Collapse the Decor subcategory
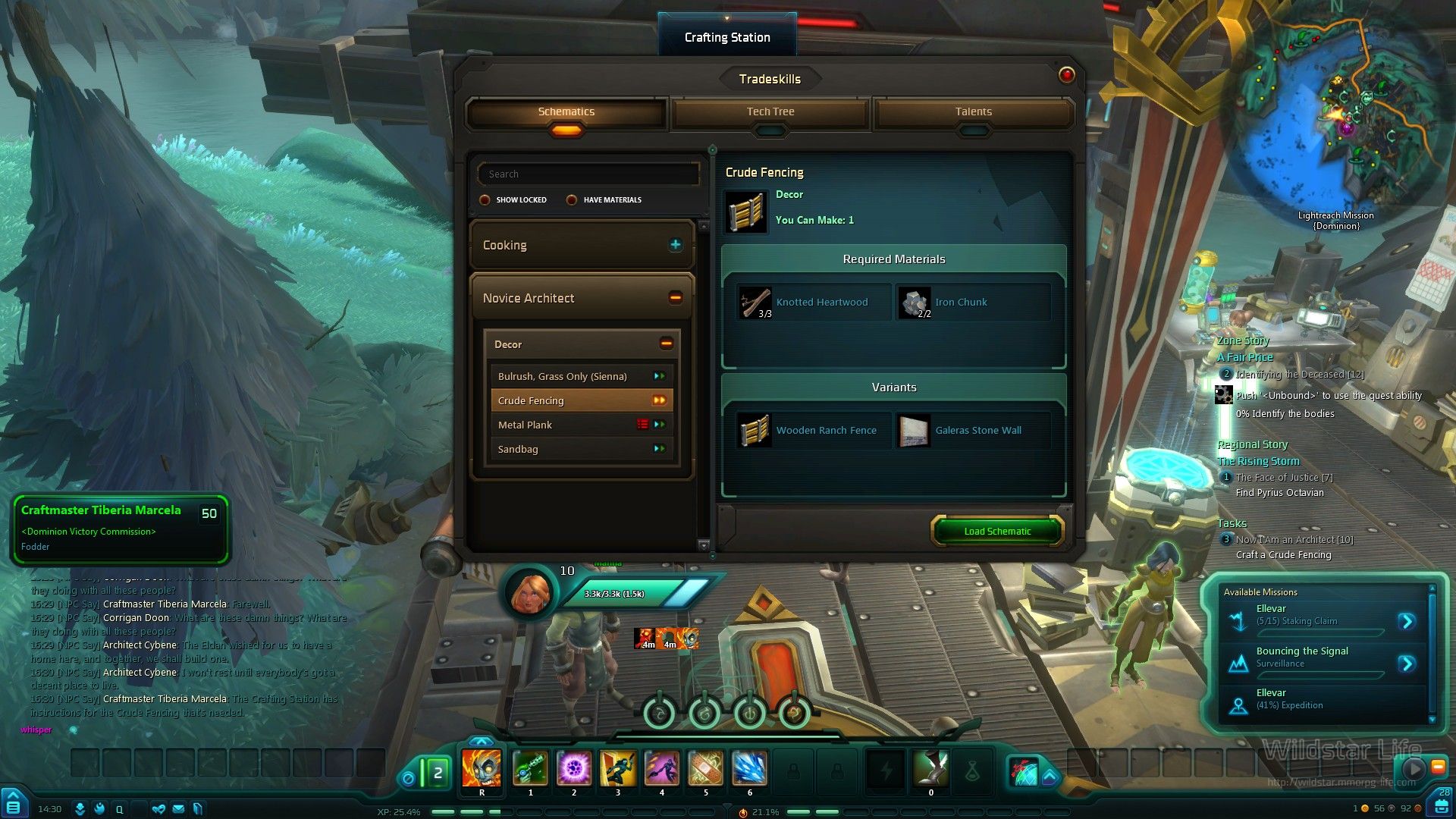The width and height of the screenshot is (1456, 819). pos(666,344)
